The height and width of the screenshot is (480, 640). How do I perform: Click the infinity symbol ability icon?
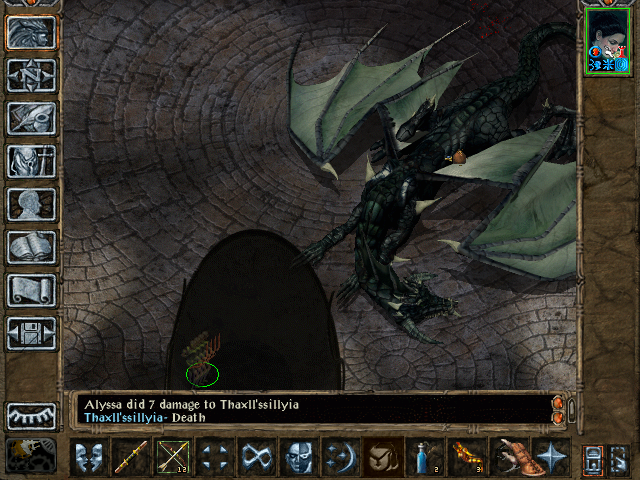click(x=257, y=458)
